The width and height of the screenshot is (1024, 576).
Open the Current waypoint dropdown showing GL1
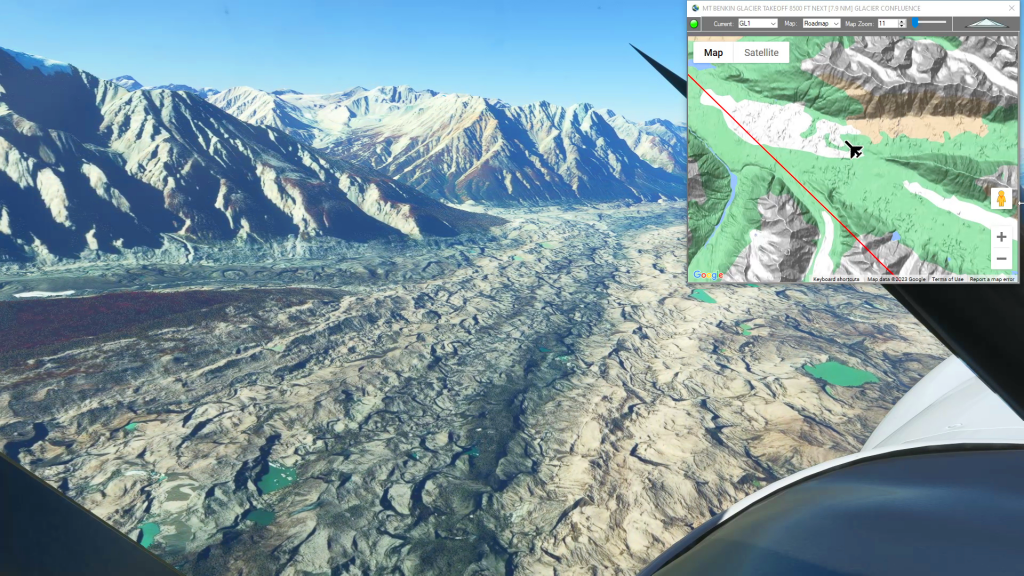coord(757,23)
